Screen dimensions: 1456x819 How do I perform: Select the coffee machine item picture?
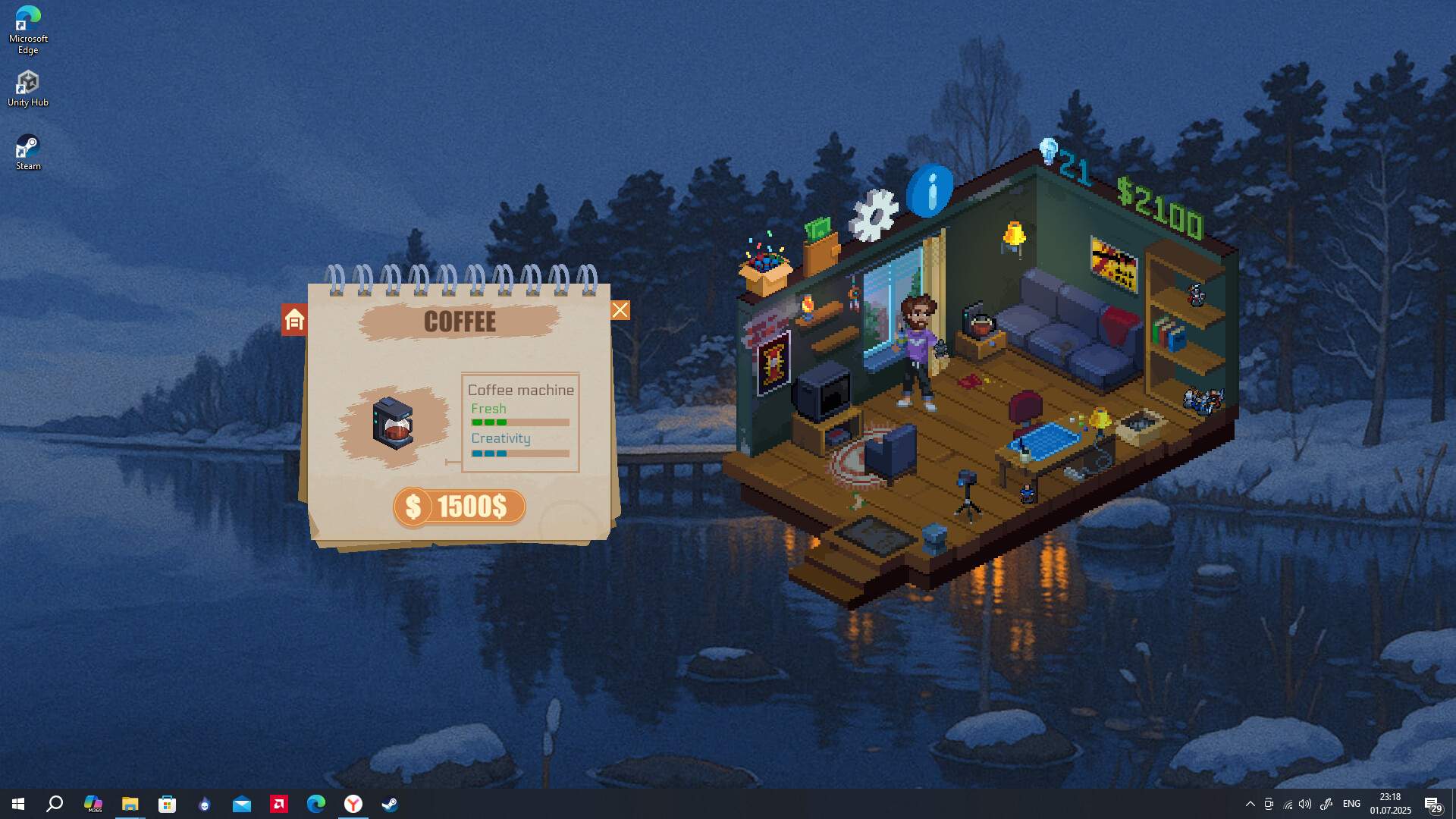click(393, 424)
